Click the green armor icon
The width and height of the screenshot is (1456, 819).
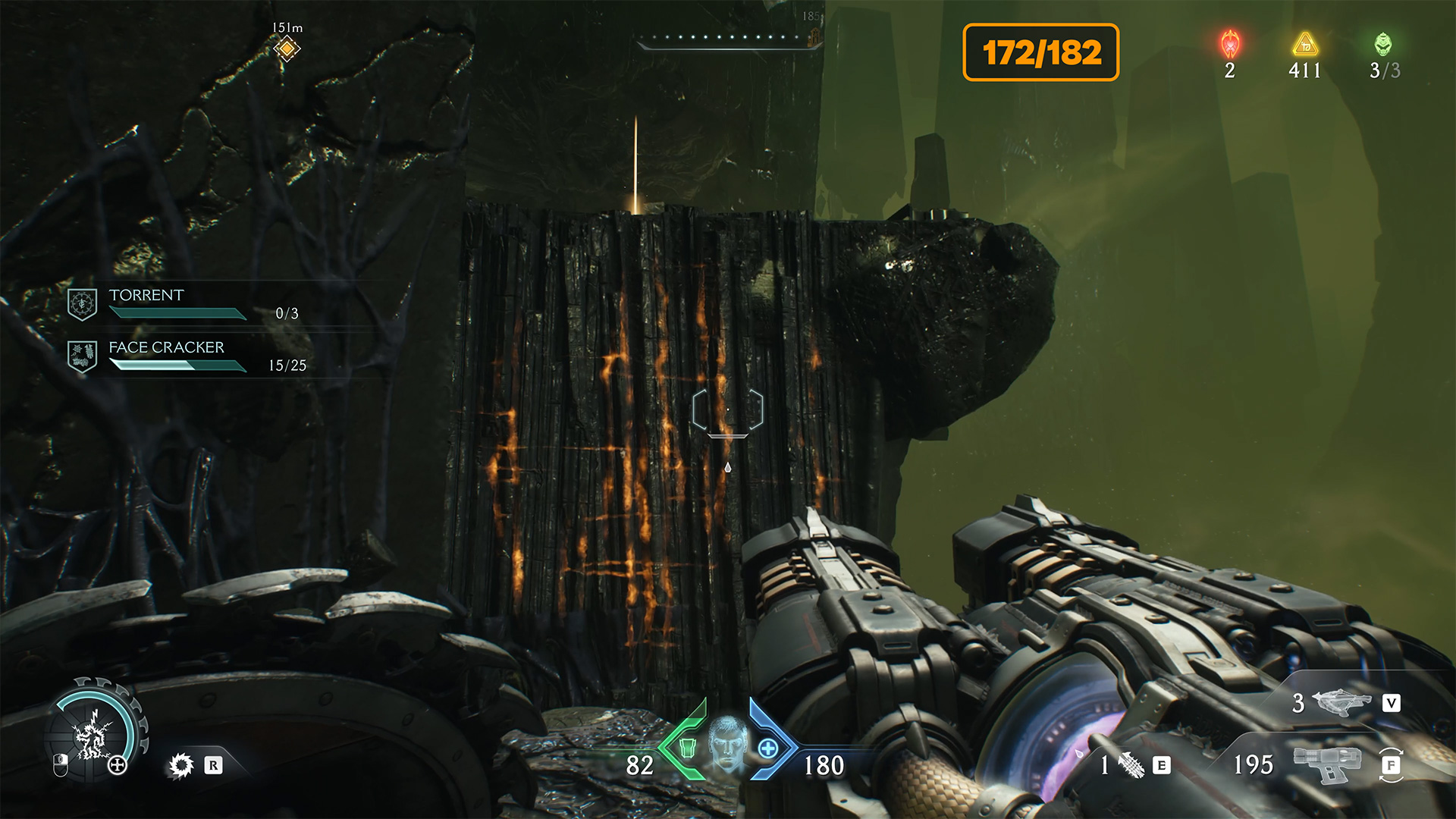click(x=687, y=748)
